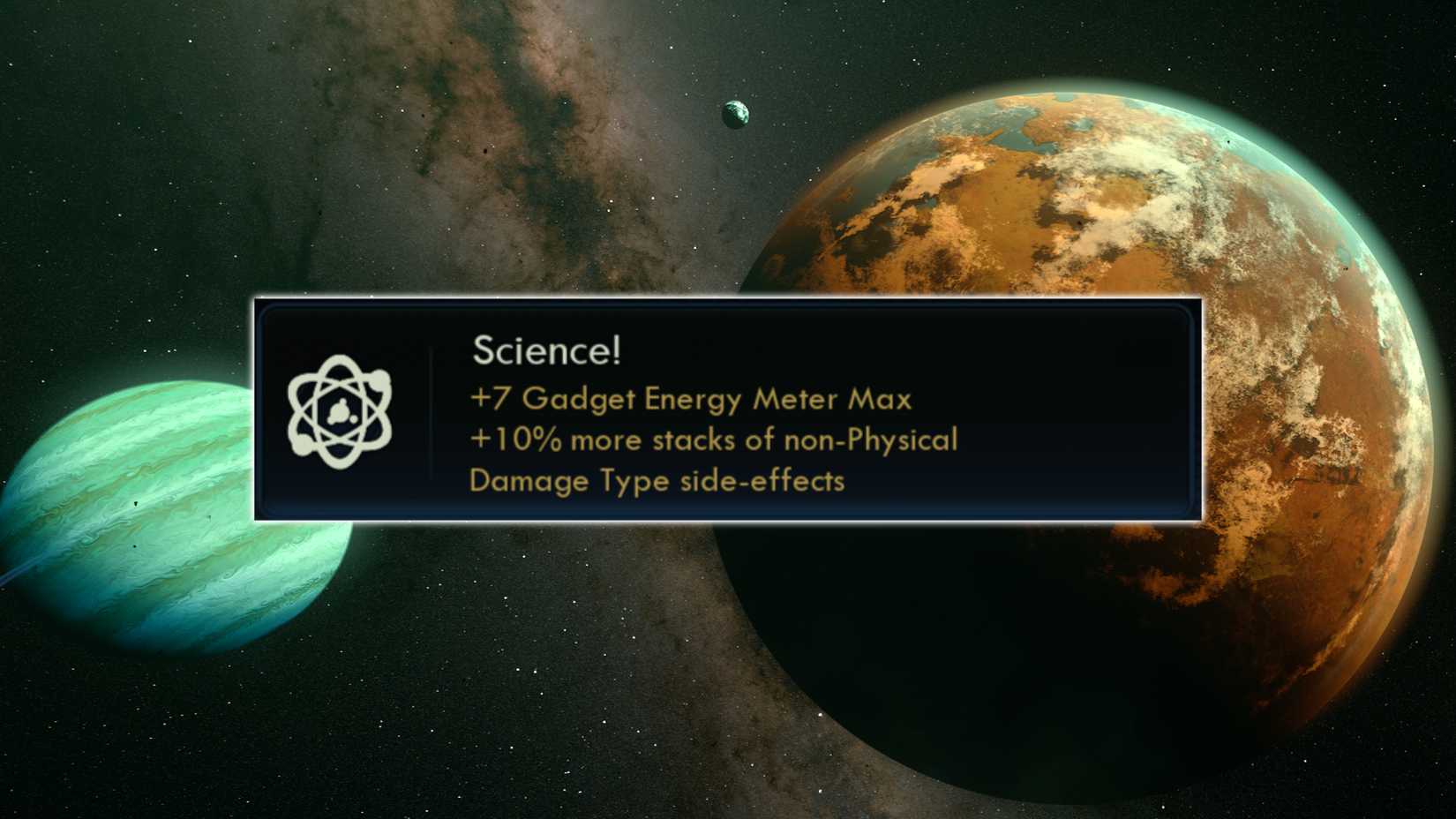Click the vertical divider beside the atom icon
The height and width of the screenshot is (819, 1456).
432,410
